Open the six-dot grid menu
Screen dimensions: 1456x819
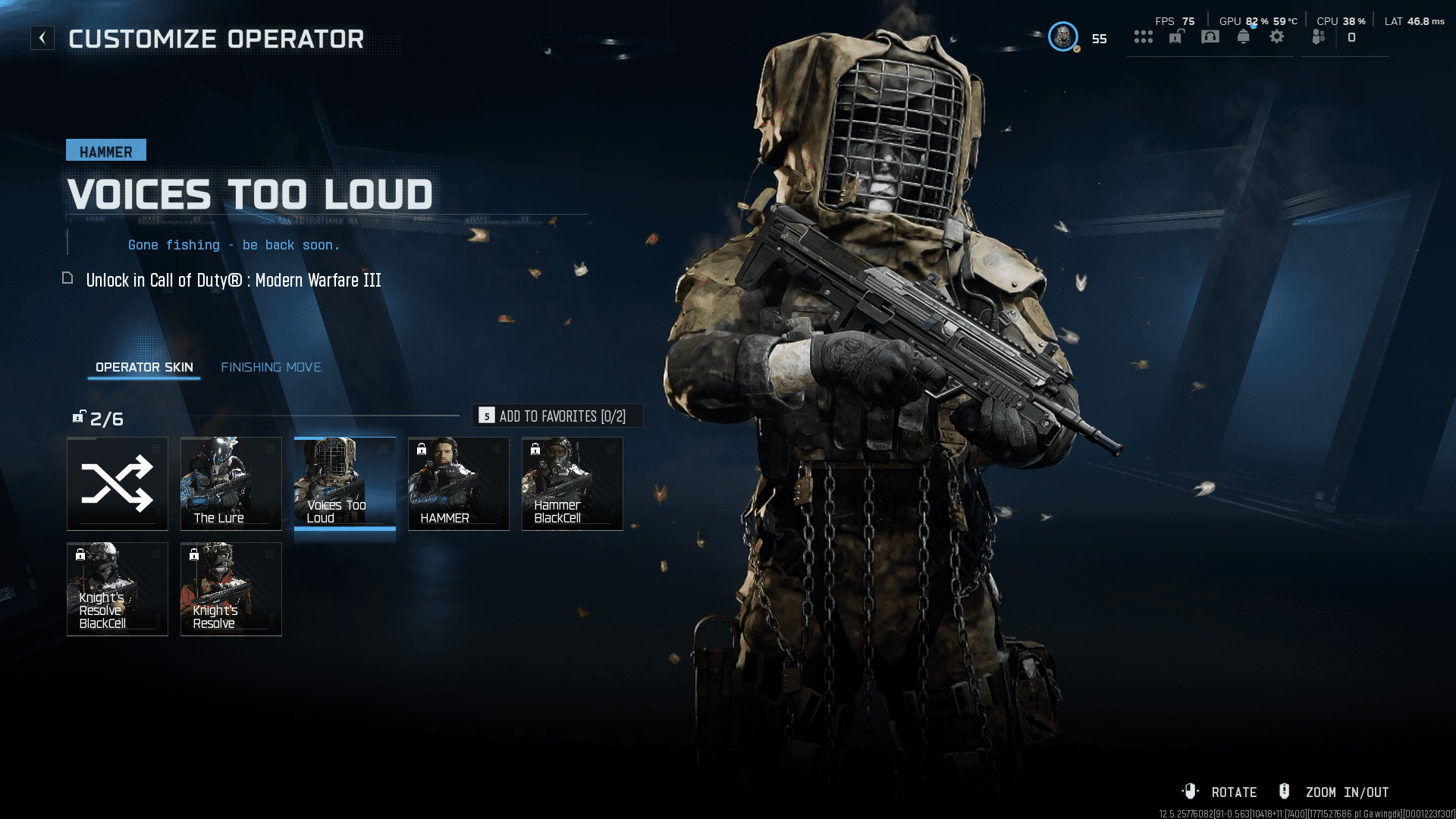[1143, 36]
